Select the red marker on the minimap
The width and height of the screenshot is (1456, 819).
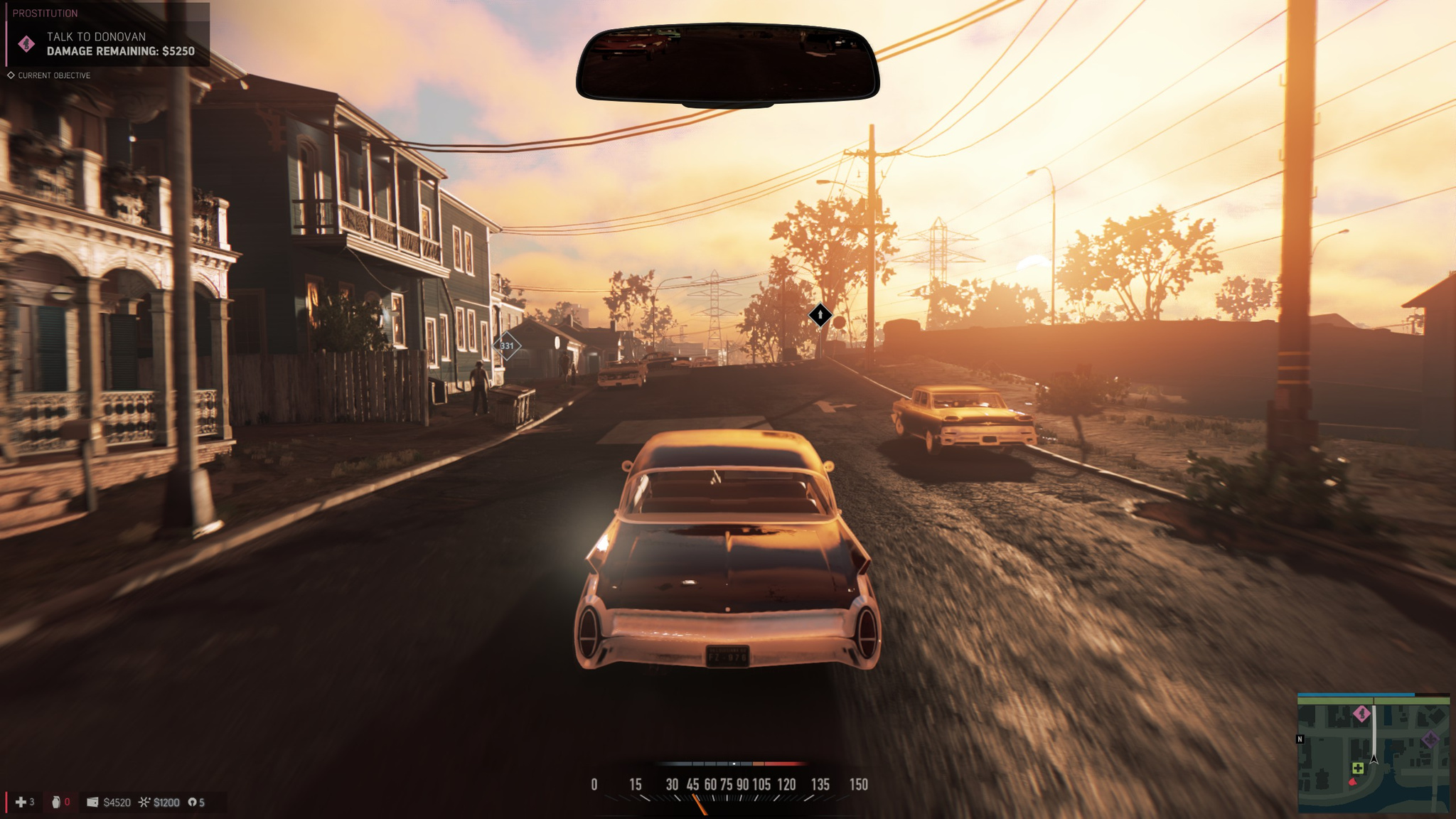tap(1352, 782)
